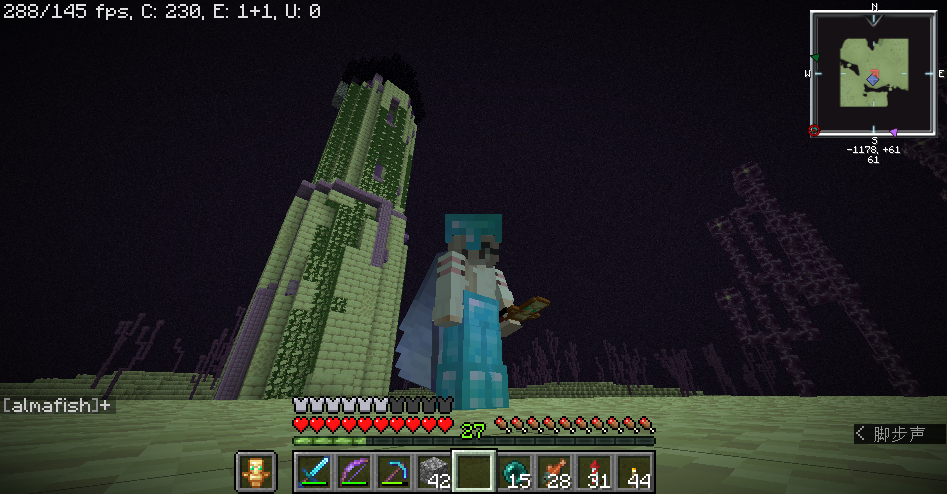Click the minimap in the corner
Screen dimensions: 947x494
tap(874, 73)
